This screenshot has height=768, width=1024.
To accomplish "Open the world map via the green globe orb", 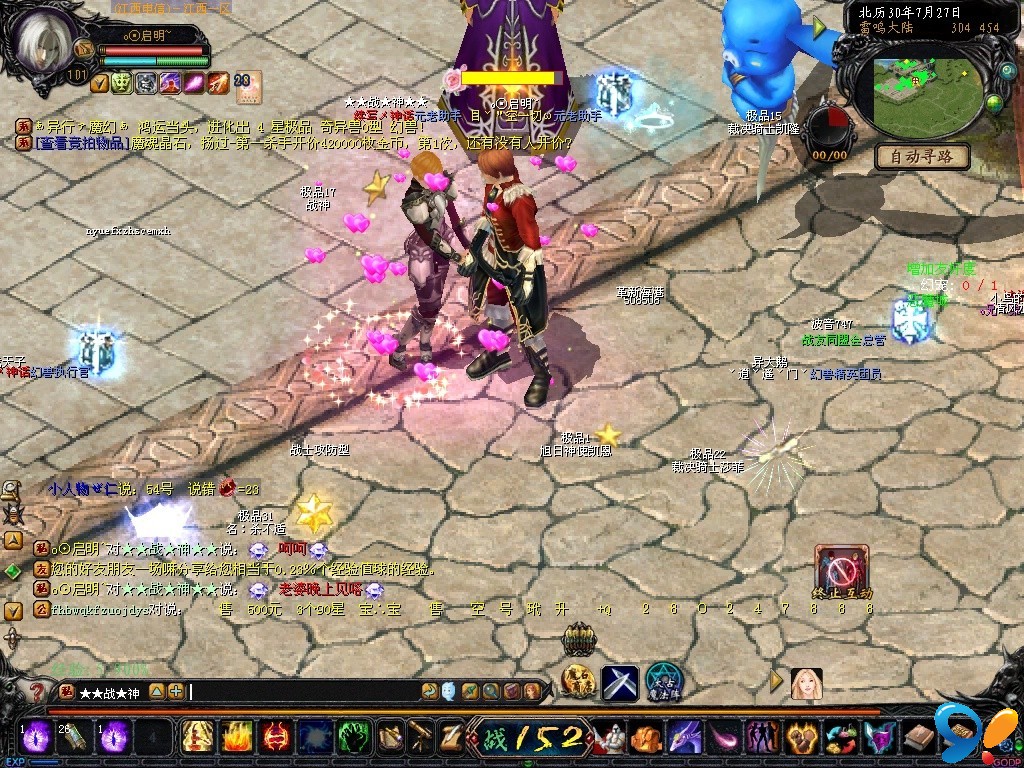I will (x=995, y=102).
